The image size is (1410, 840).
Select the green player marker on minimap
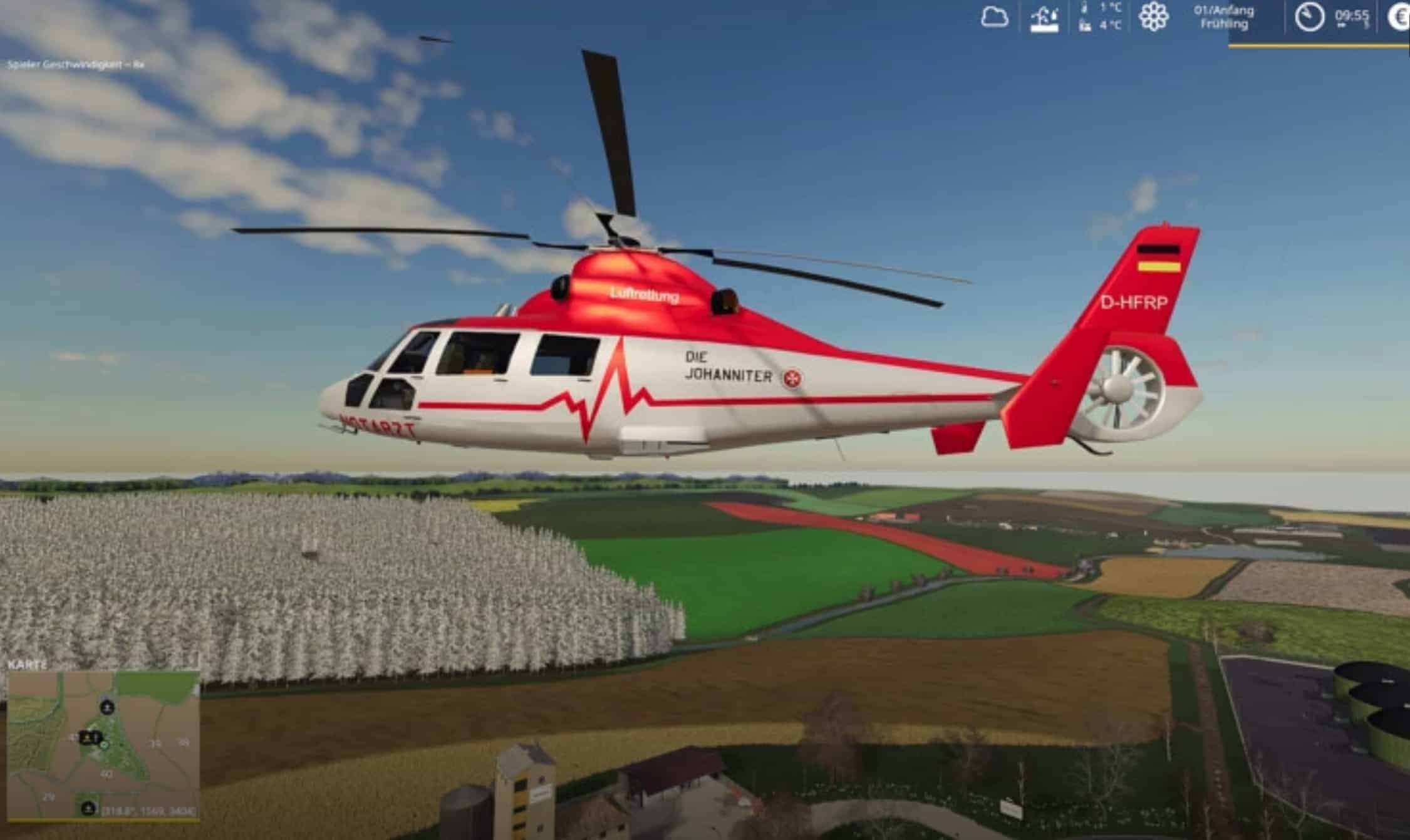(x=105, y=745)
